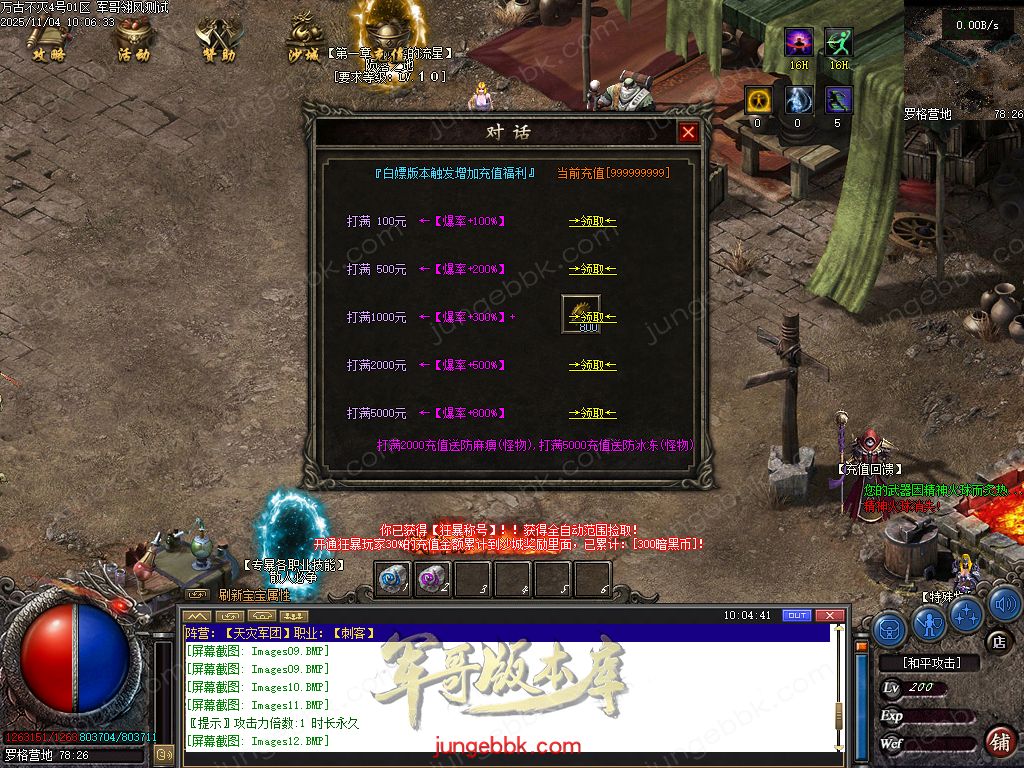This screenshot has width=1024, height=768.
Task: Claim the 2000元 recharge reward
Action: pyautogui.click(x=592, y=365)
